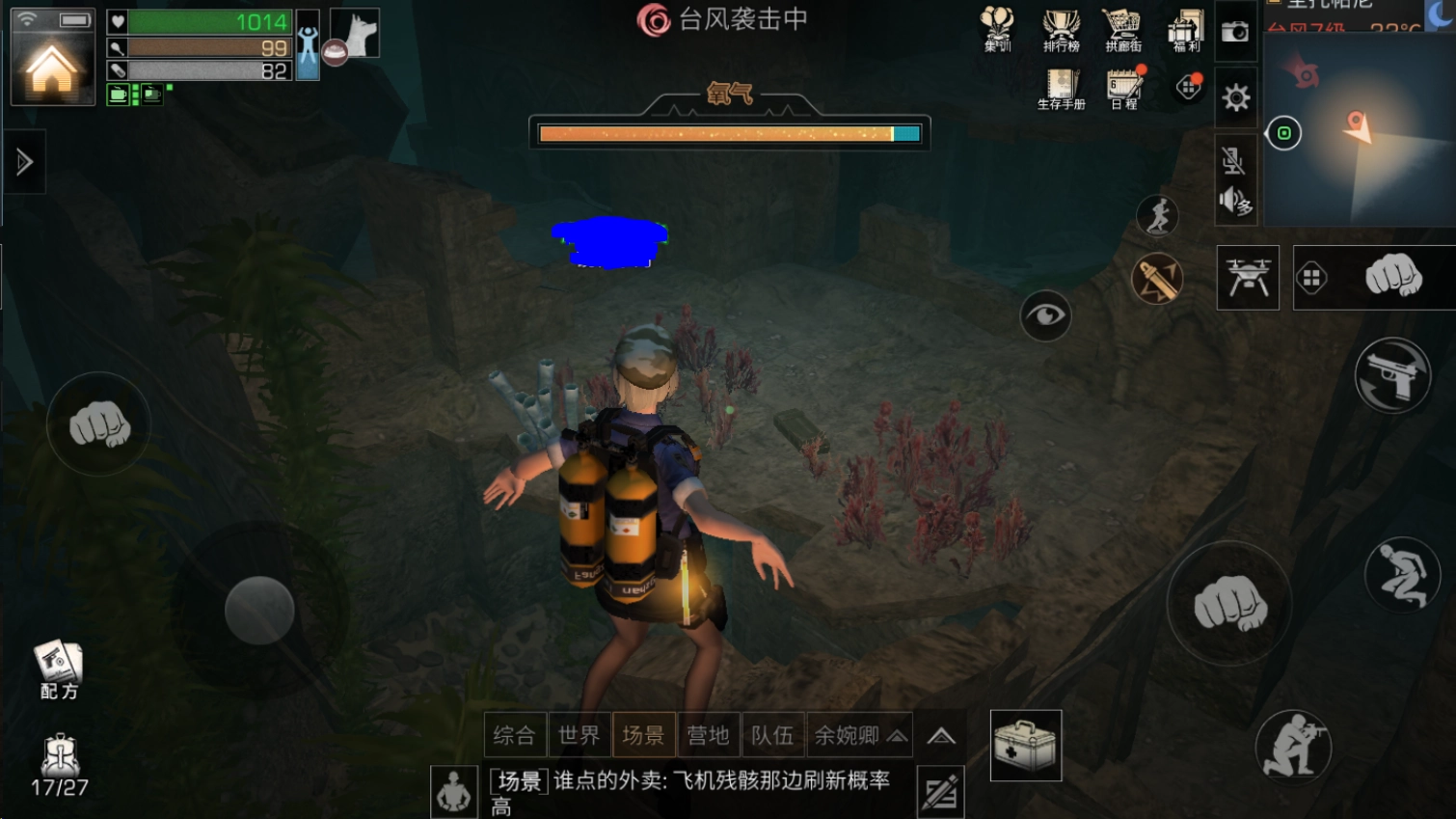
Task: Switch to the 世界 chat tab
Action: click(x=580, y=734)
